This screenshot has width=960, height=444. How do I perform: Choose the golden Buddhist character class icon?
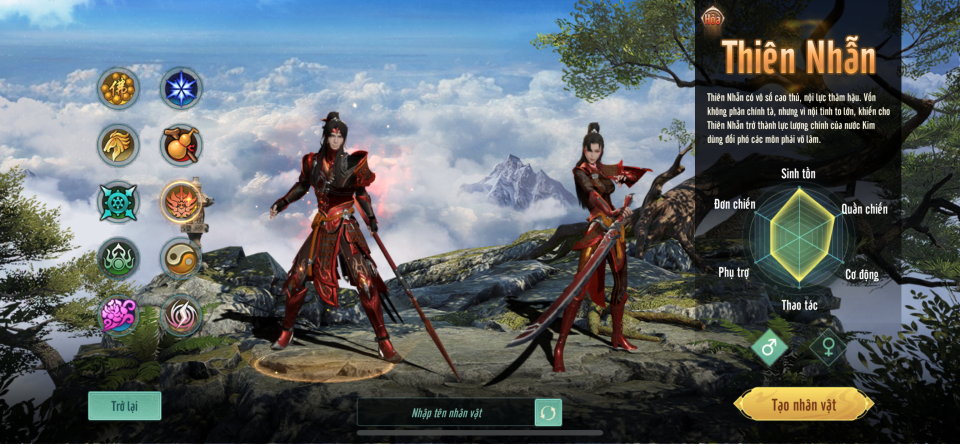118,88
